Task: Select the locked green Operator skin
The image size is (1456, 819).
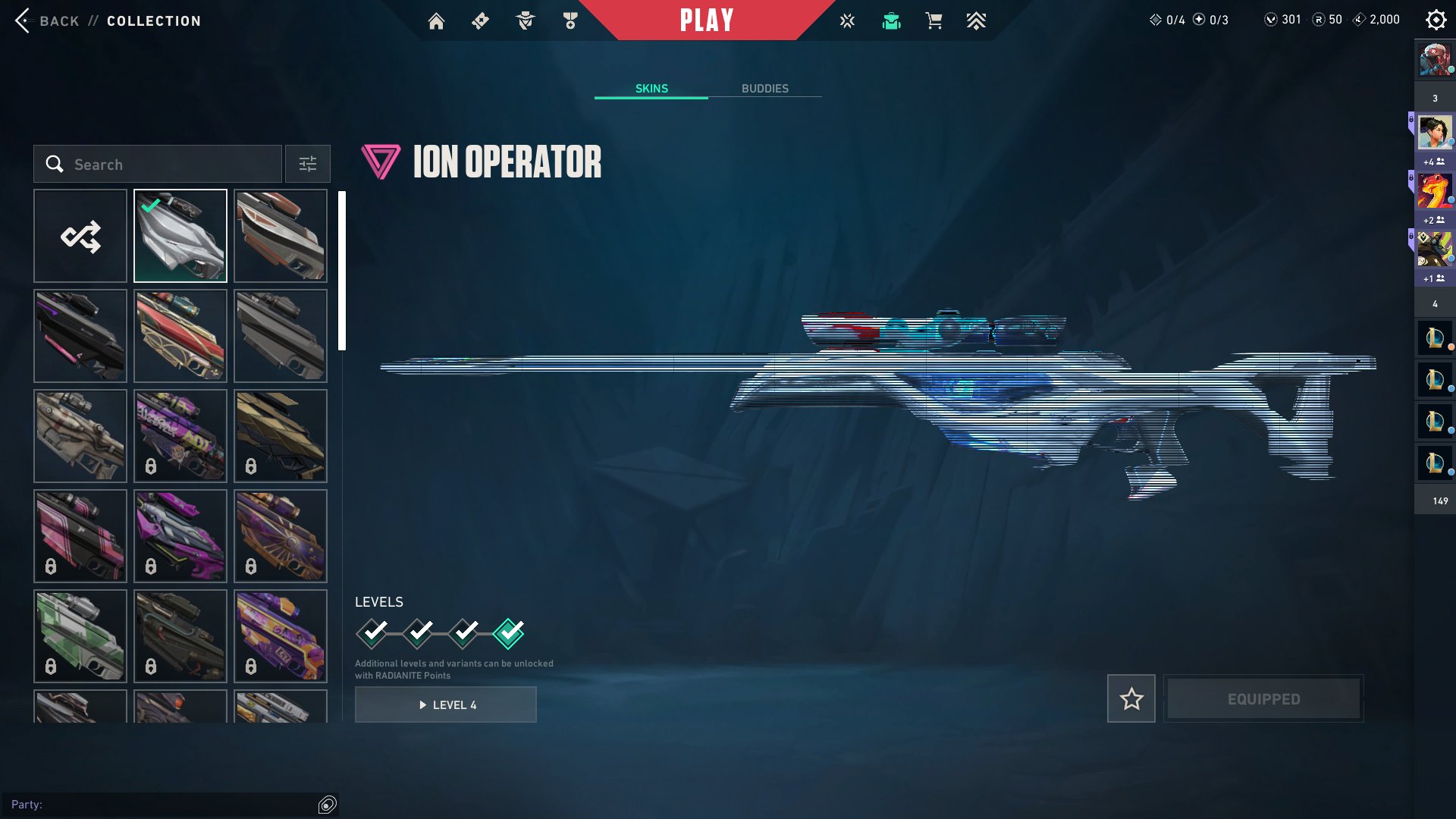Action: [80, 636]
